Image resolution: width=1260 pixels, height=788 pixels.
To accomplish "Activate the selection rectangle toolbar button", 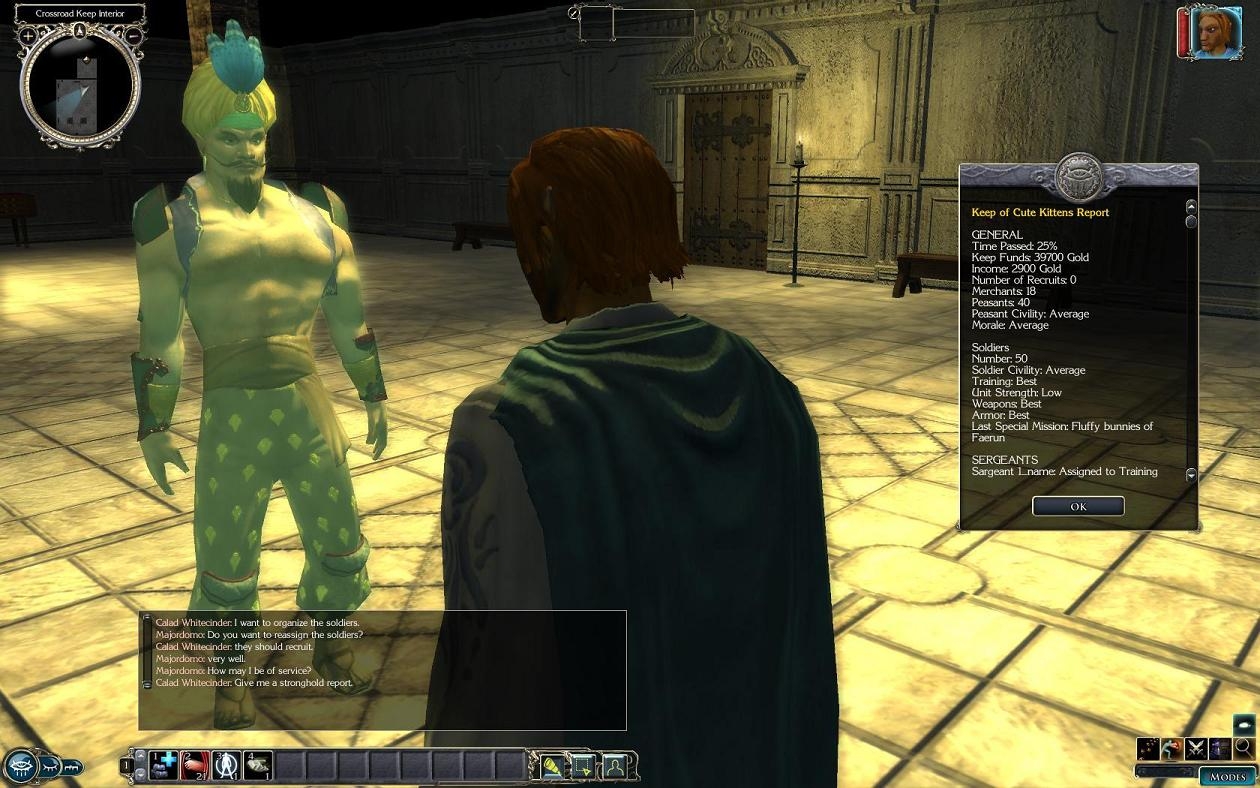I will (583, 766).
